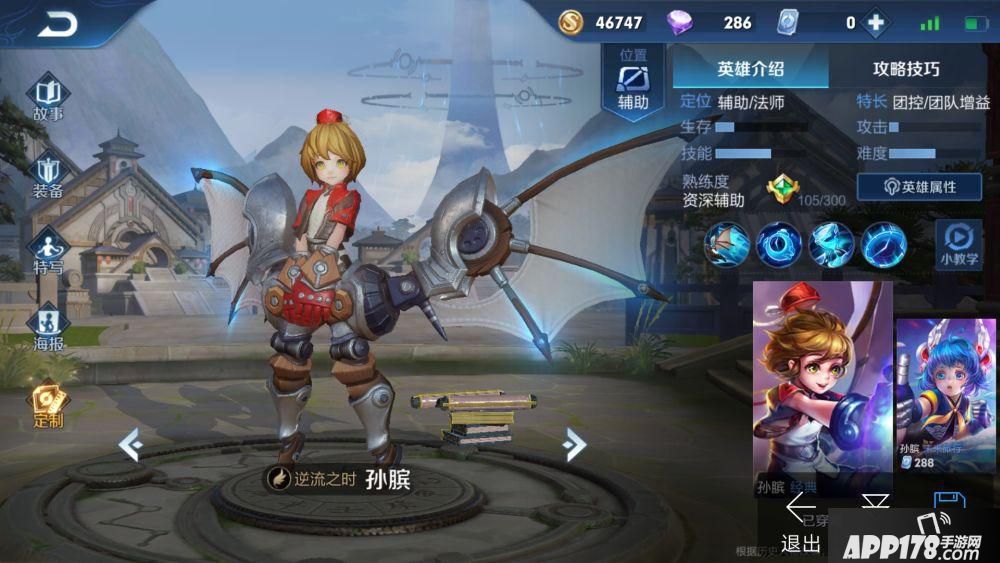Image resolution: width=1000 pixels, height=563 pixels.
Task: Switch to the 攻略技巧 tab
Action: [x=906, y=69]
